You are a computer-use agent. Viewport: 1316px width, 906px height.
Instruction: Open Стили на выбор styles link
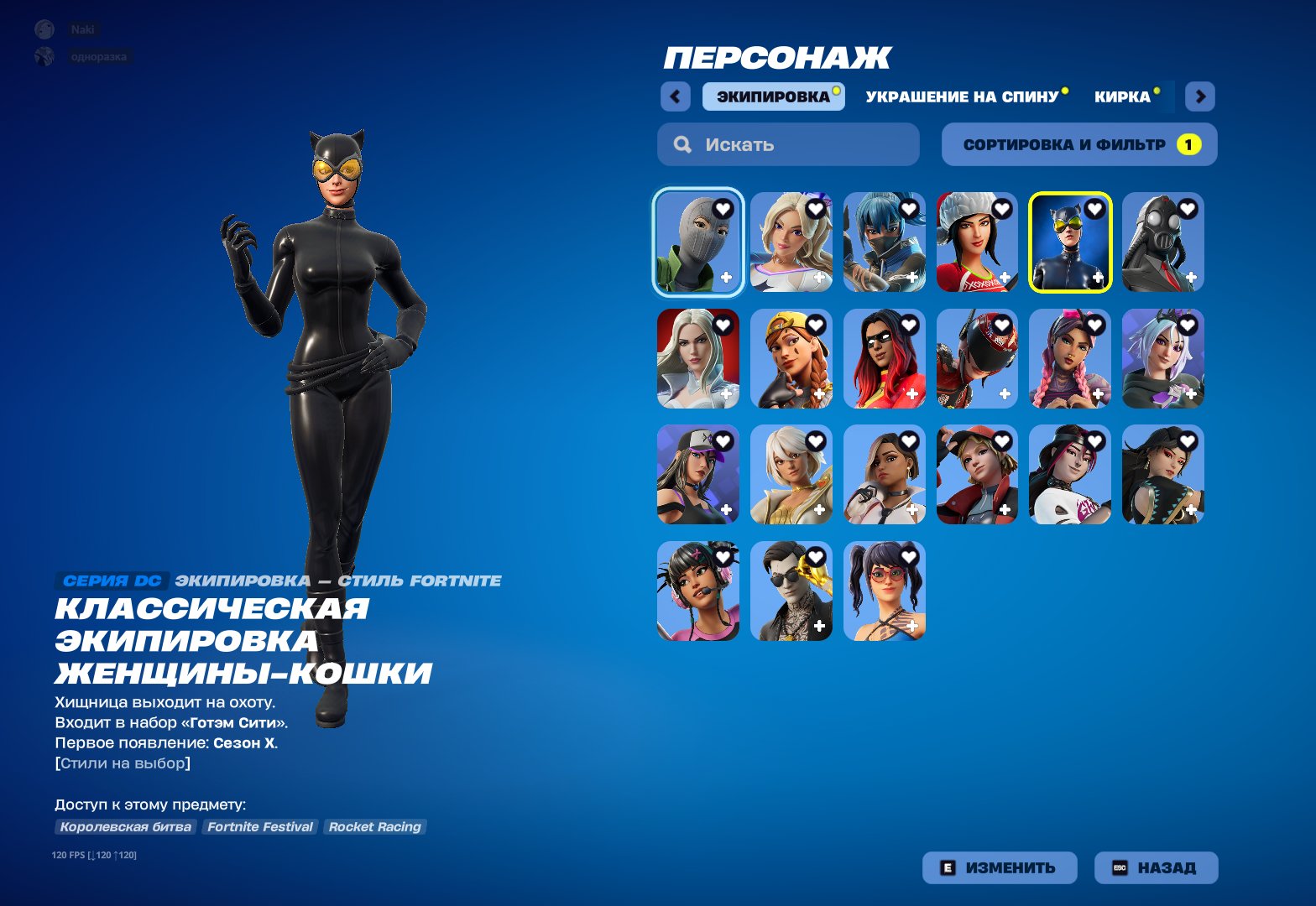122,763
